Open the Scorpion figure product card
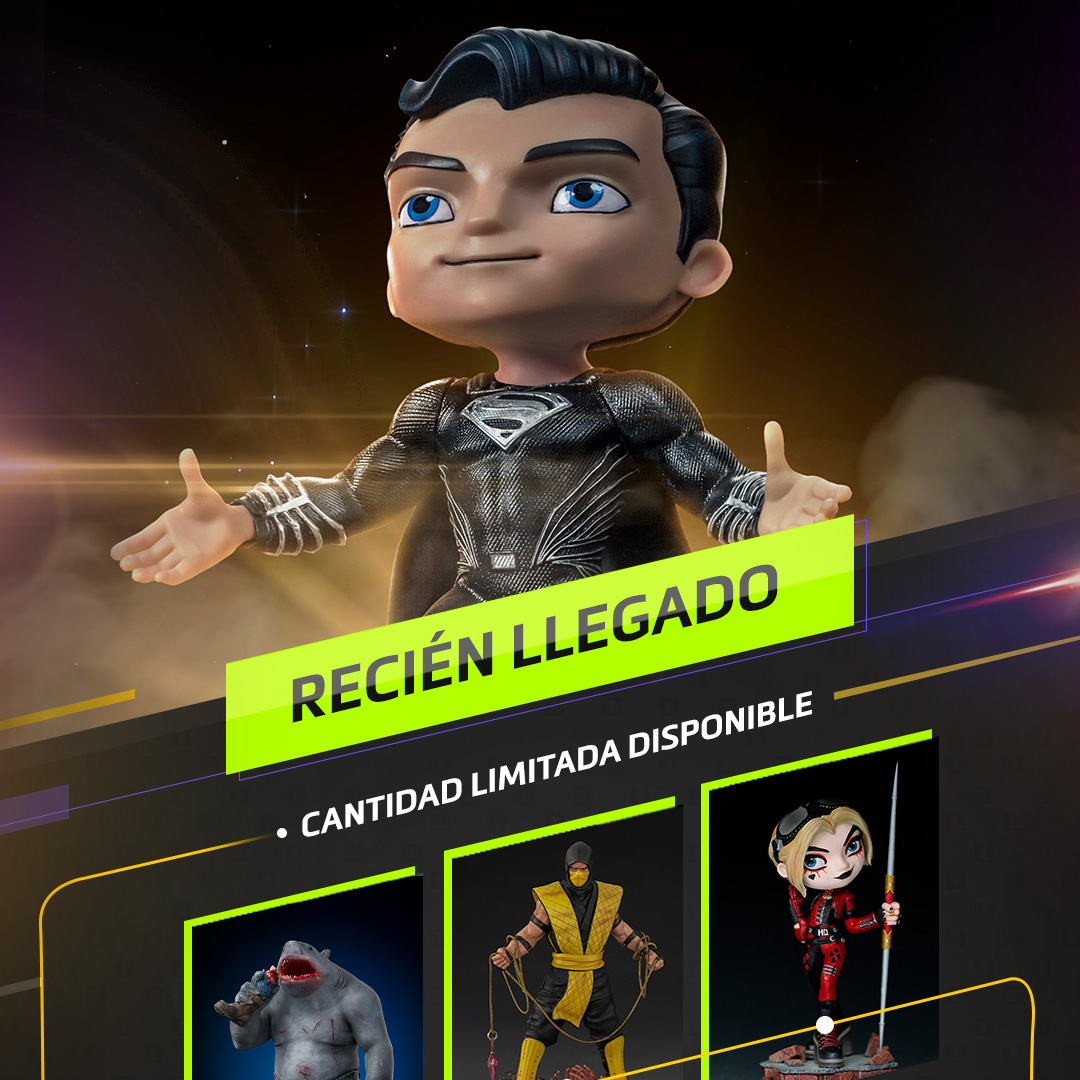 pos(563,950)
